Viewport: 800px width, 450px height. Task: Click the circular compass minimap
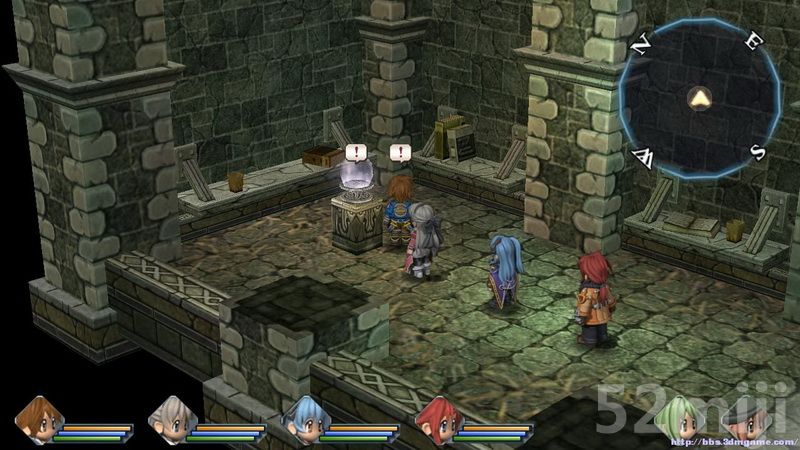(699, 99)
